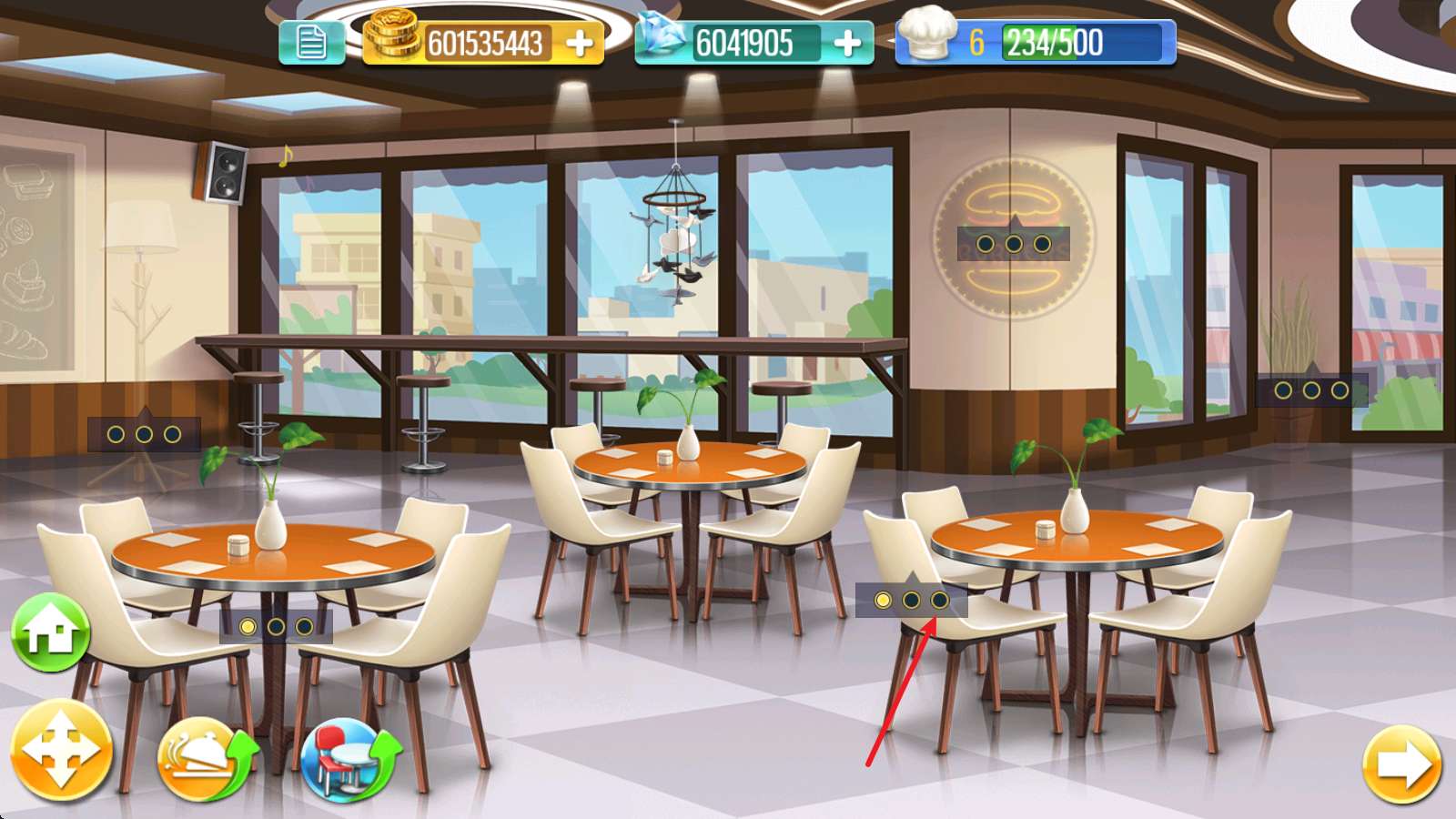
Task: Buy more blue diamonds
Action: coord(846,43)
